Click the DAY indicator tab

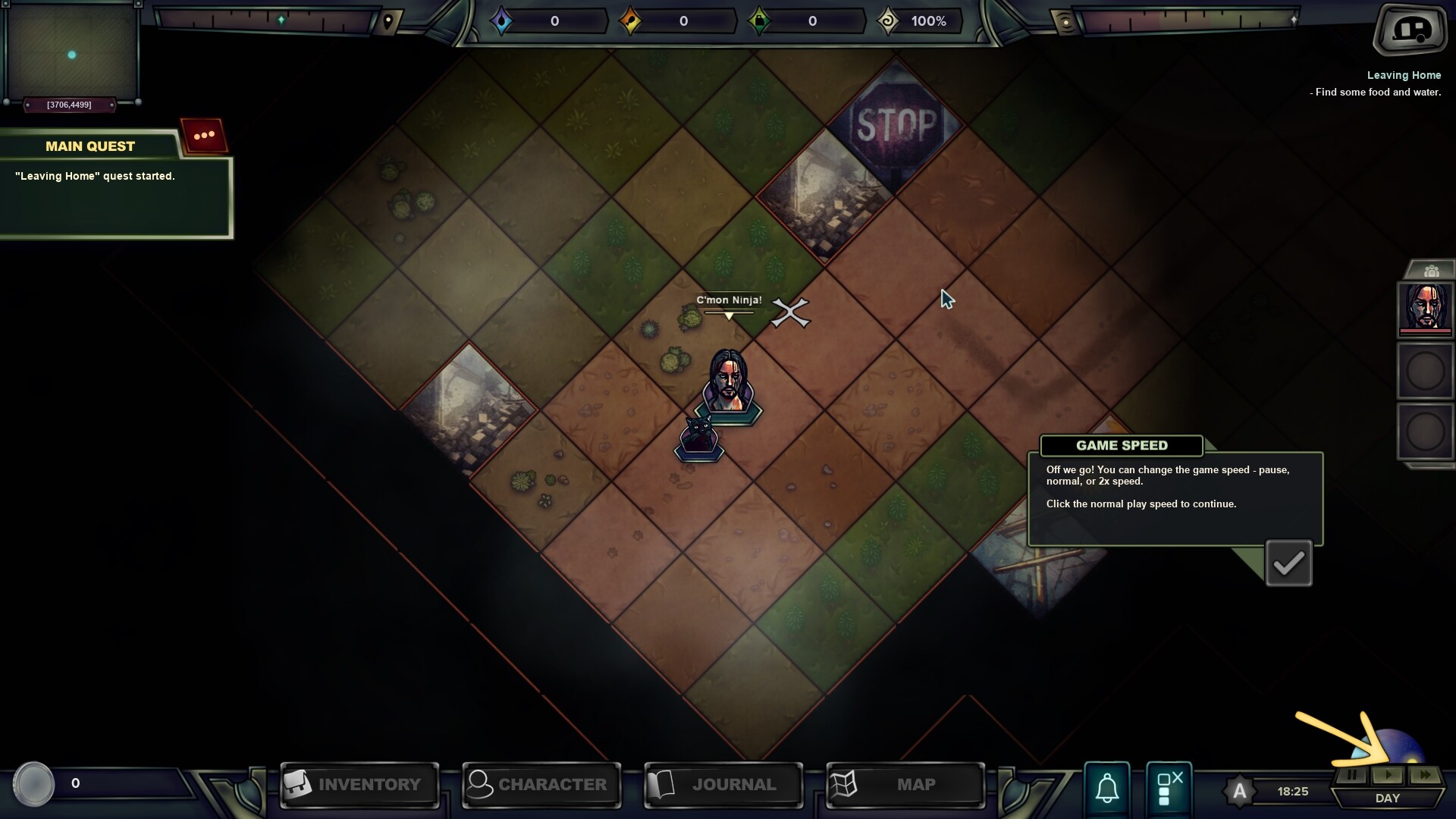[x=1388, y=798]
